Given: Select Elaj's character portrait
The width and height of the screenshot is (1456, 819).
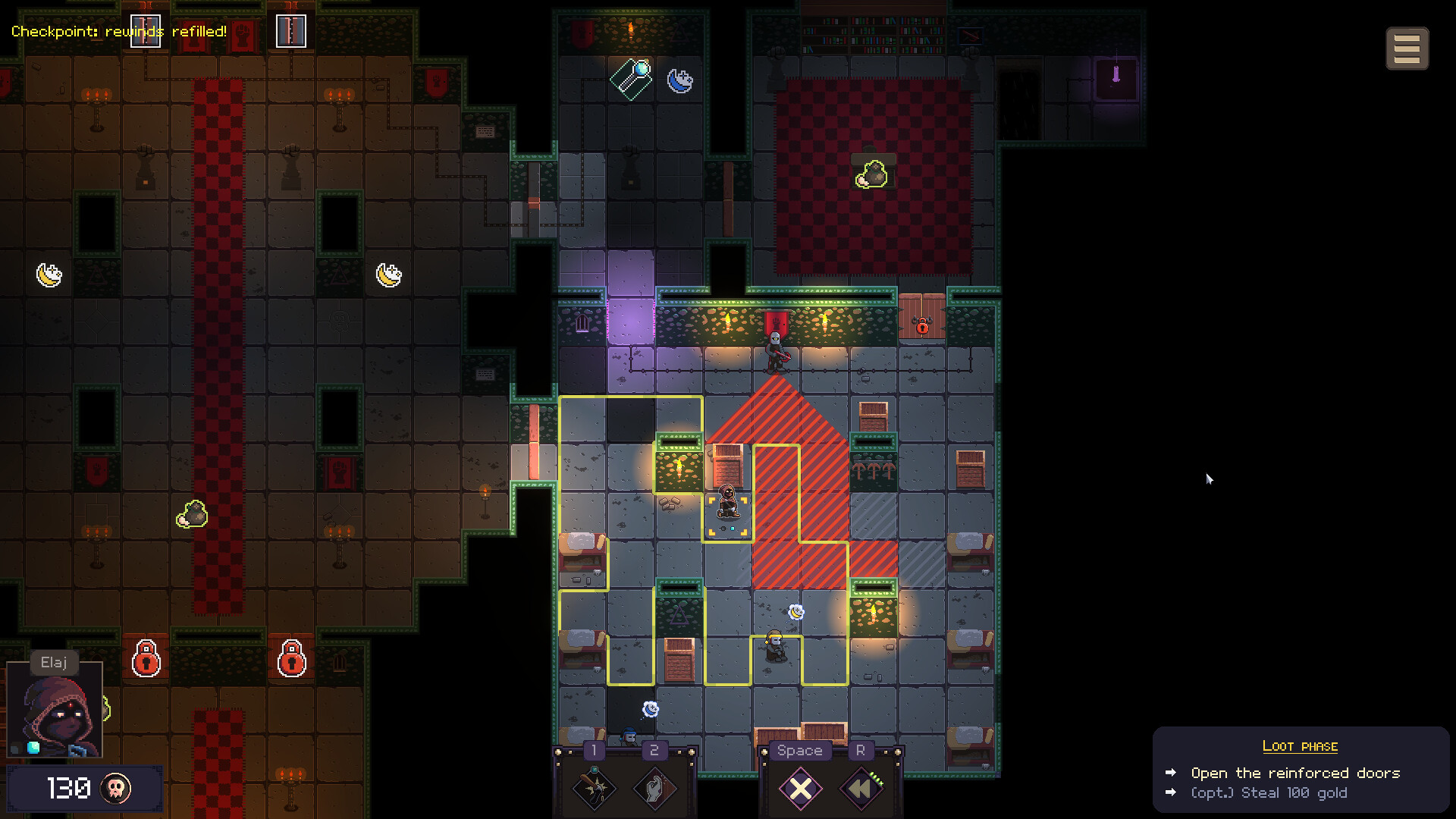Looking at the screenshot, I should click(55, 709).
